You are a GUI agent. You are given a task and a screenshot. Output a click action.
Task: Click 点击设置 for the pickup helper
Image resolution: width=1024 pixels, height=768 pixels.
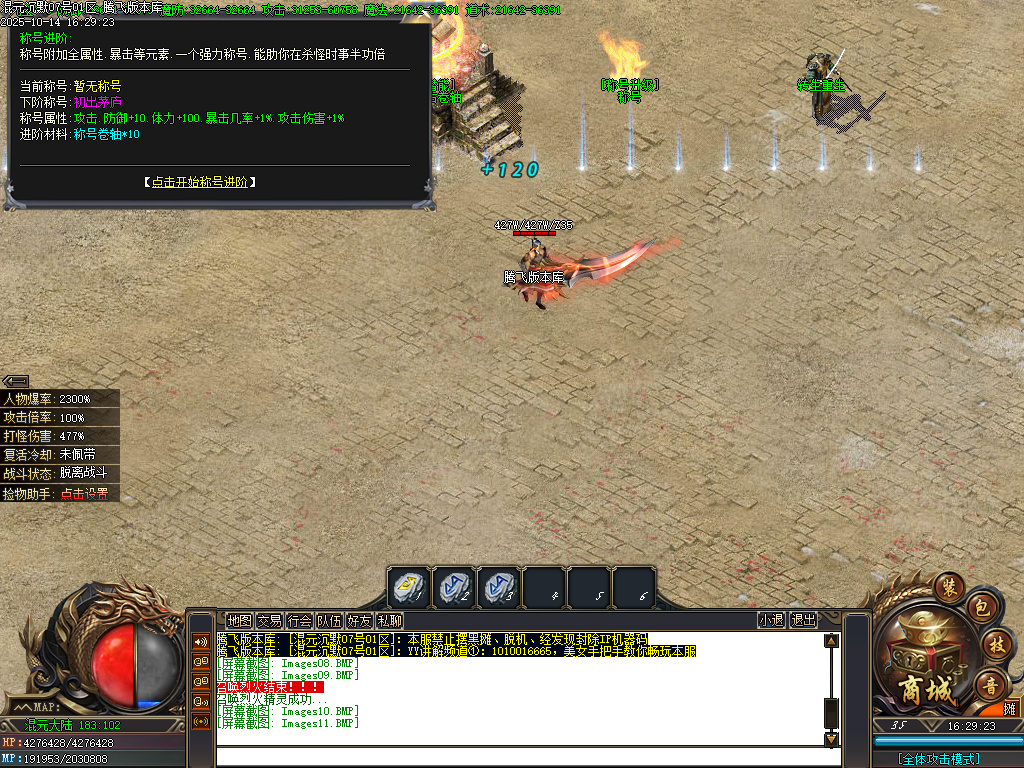point(83,494)
